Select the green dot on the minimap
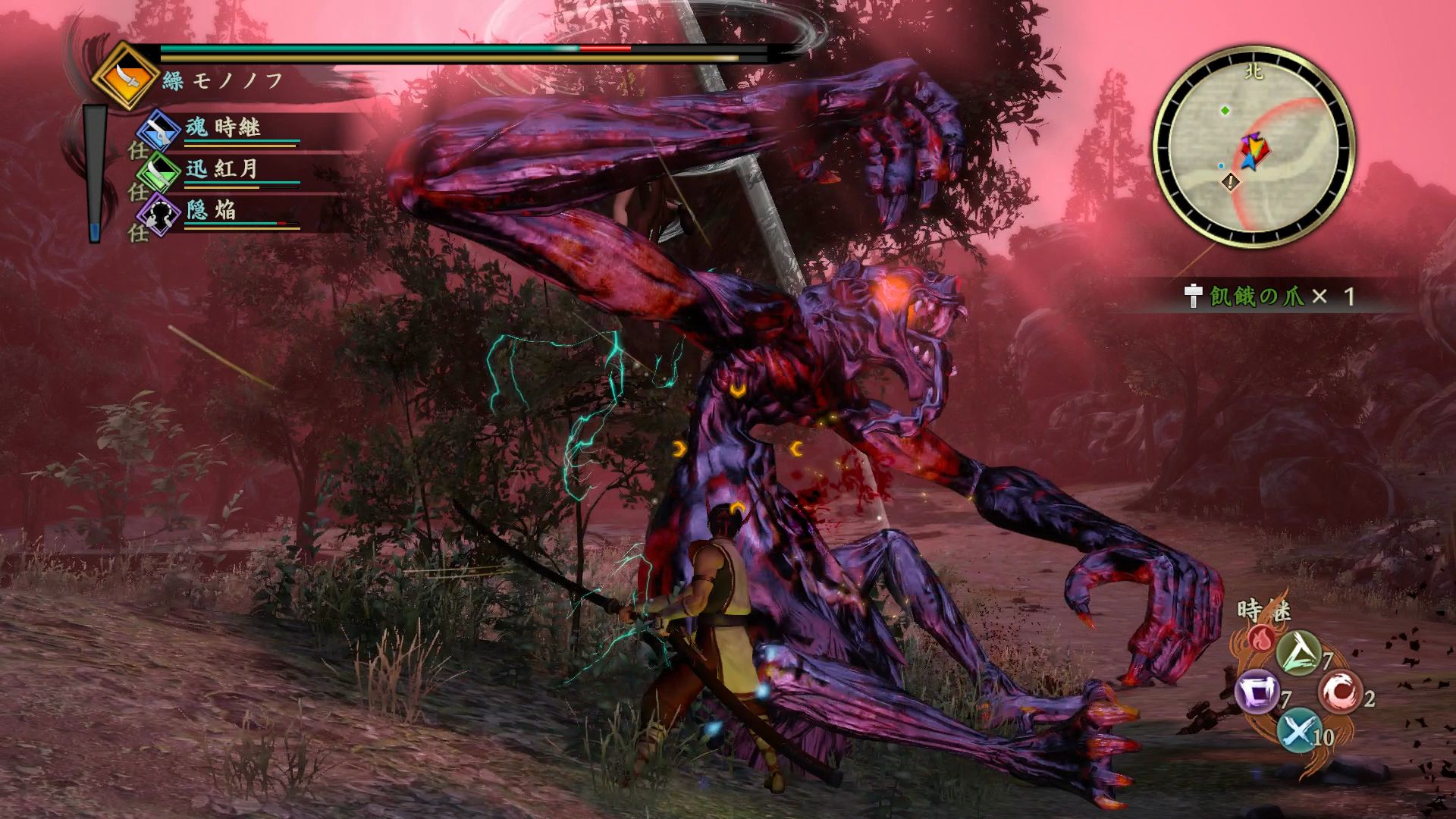1456x819 pixels. click(1225, 111)
